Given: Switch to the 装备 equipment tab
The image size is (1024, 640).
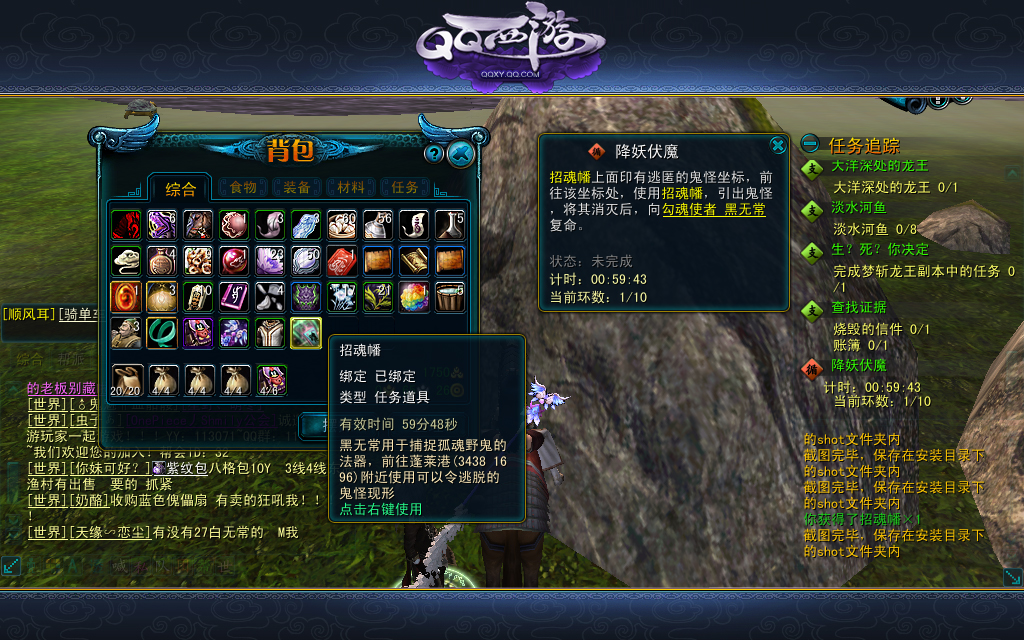Looking at the screenshot, I should (x=297, y=188).
